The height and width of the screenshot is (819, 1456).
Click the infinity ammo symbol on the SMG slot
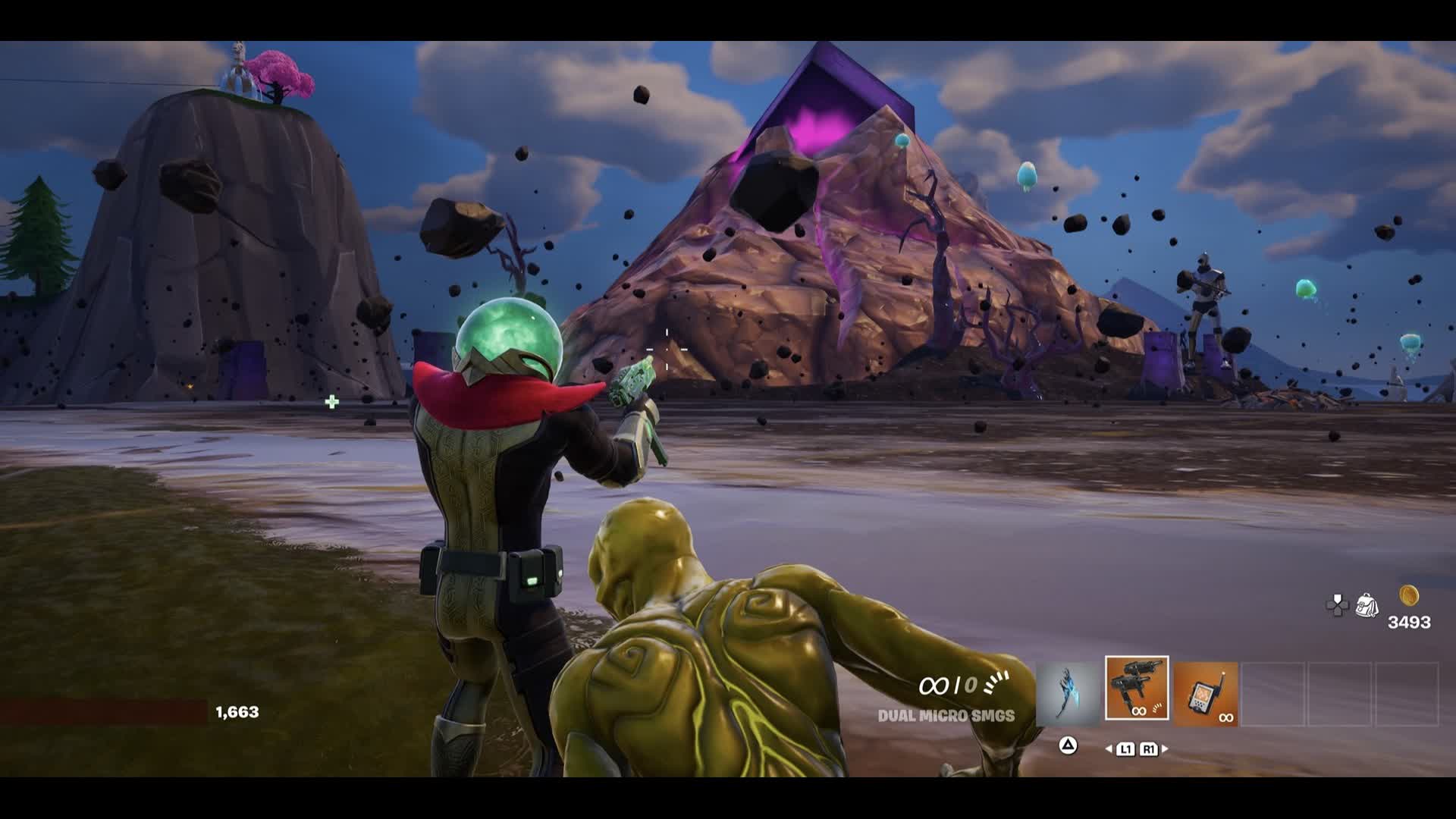[1138, 711]
